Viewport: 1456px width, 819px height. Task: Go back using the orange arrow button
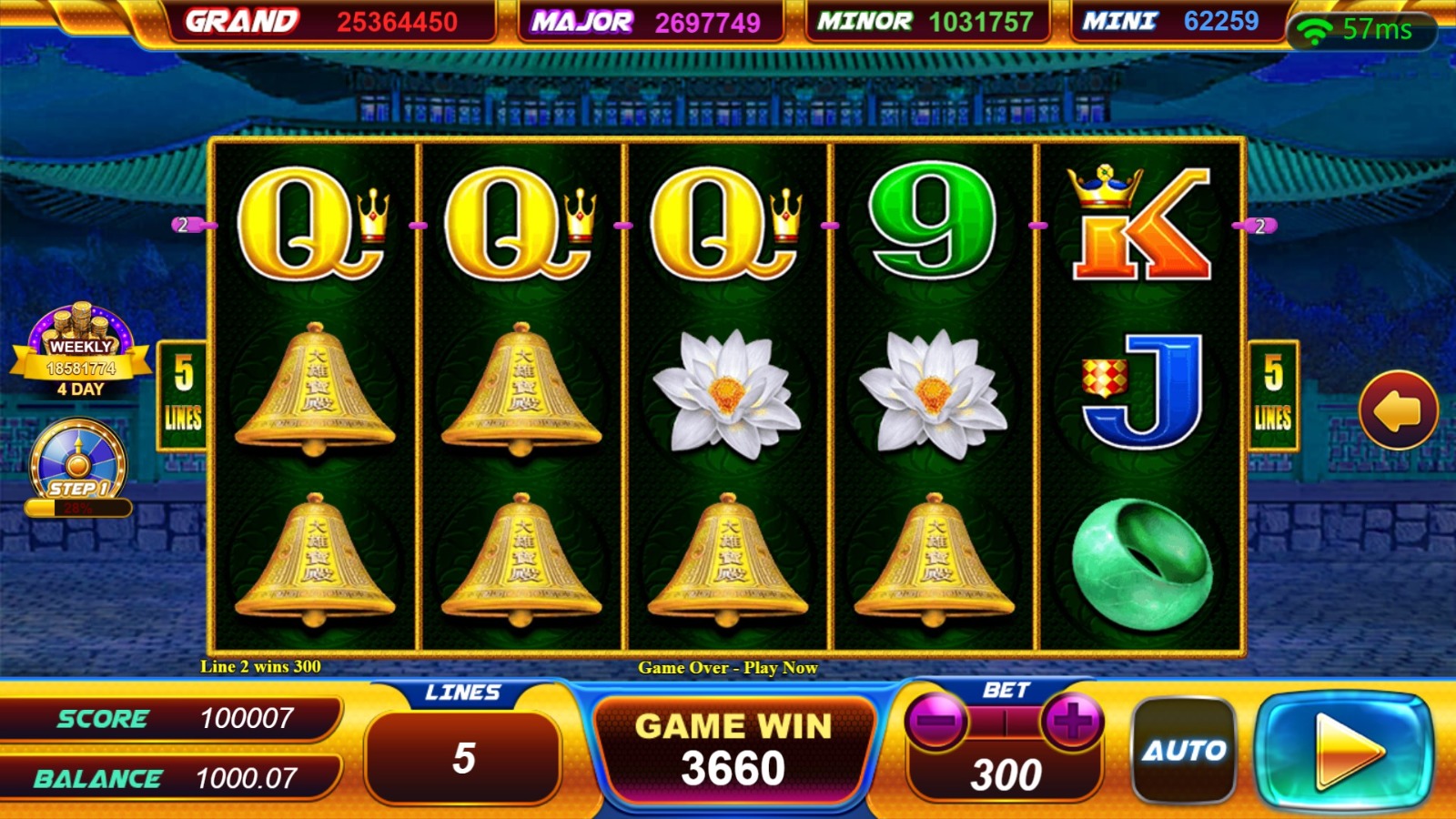(x=1398, y=410)
